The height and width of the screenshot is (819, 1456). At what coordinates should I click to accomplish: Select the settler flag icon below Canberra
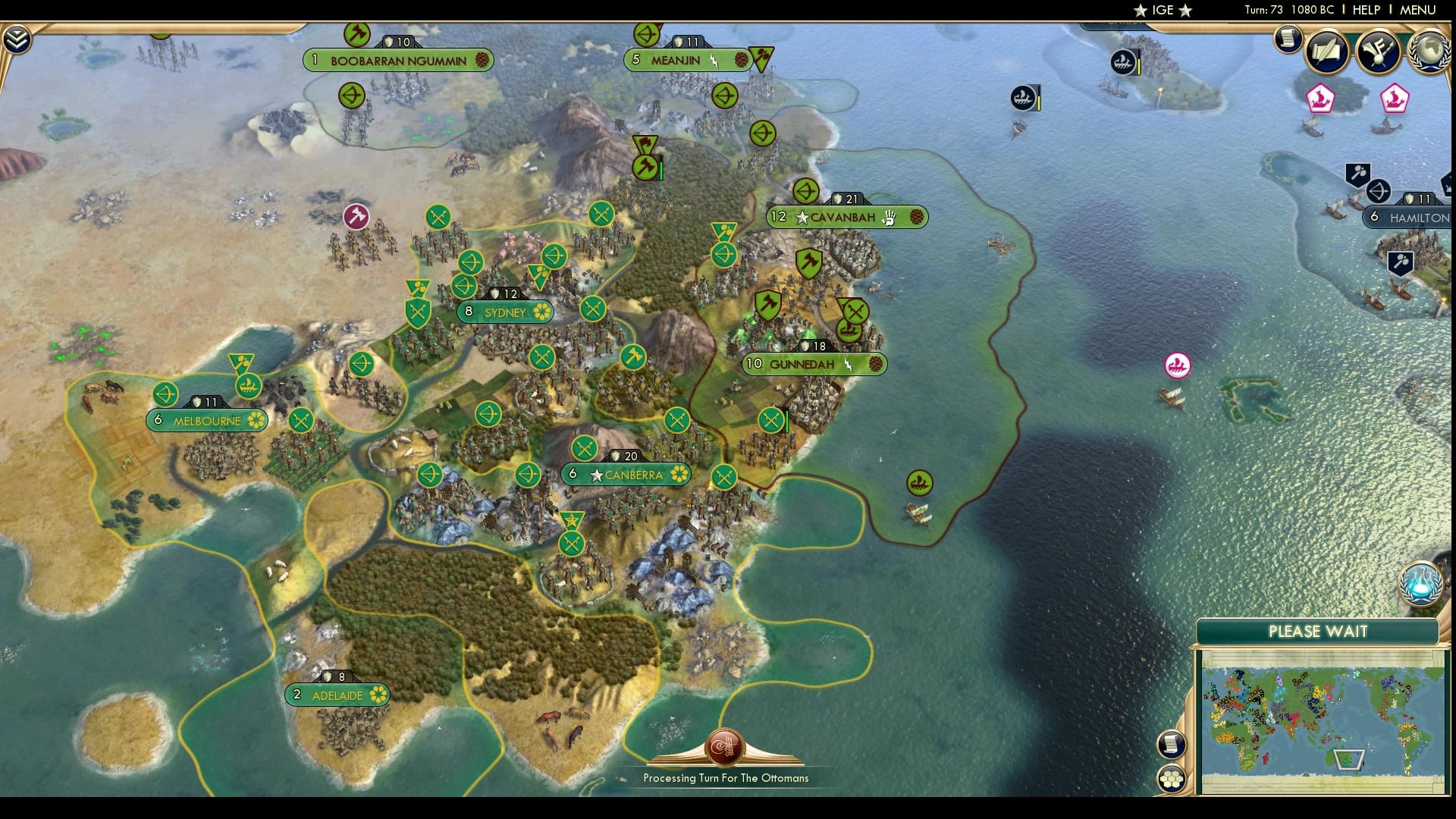pos(572,521)
